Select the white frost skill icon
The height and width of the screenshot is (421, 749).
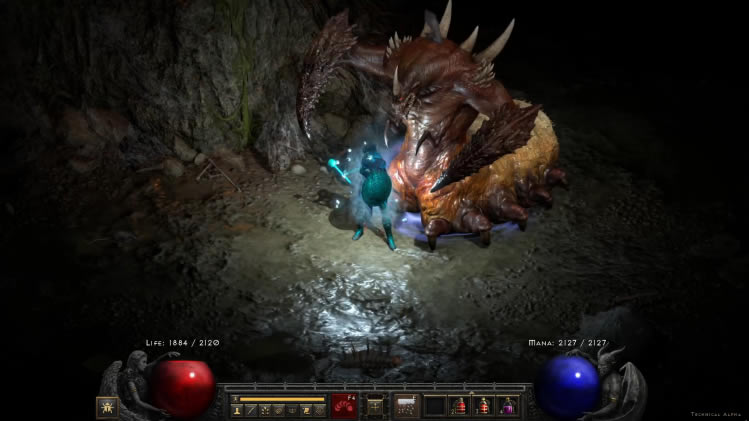[407, 406]
